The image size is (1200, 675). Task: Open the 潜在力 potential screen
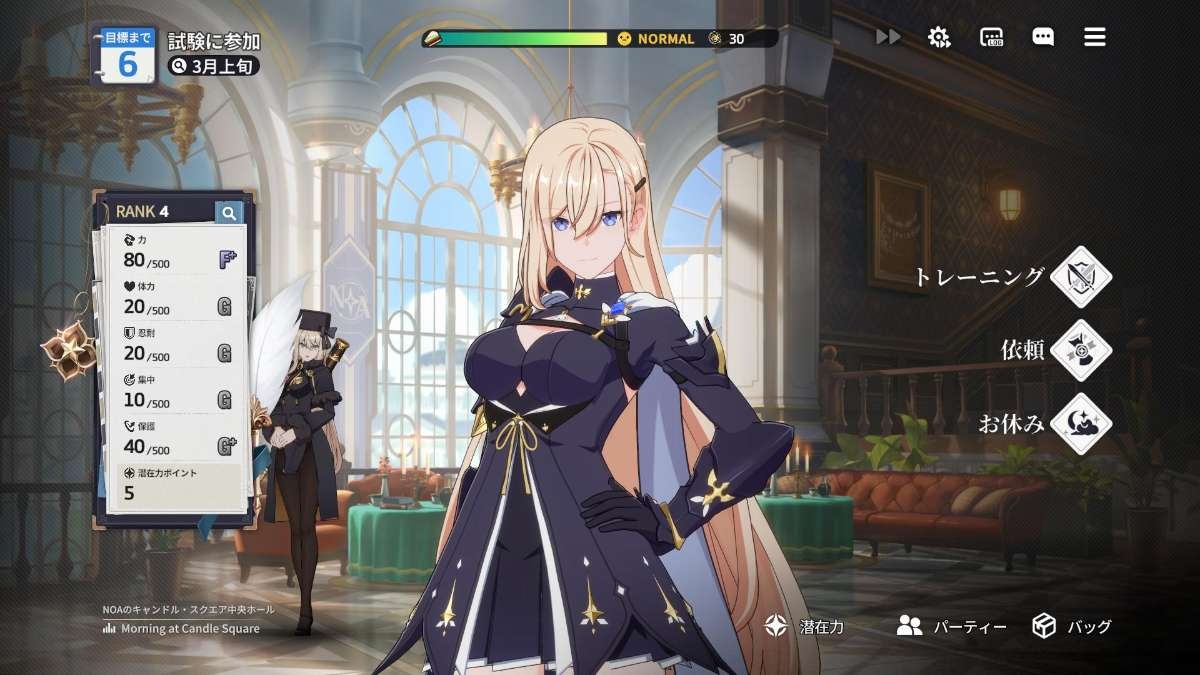805,627
